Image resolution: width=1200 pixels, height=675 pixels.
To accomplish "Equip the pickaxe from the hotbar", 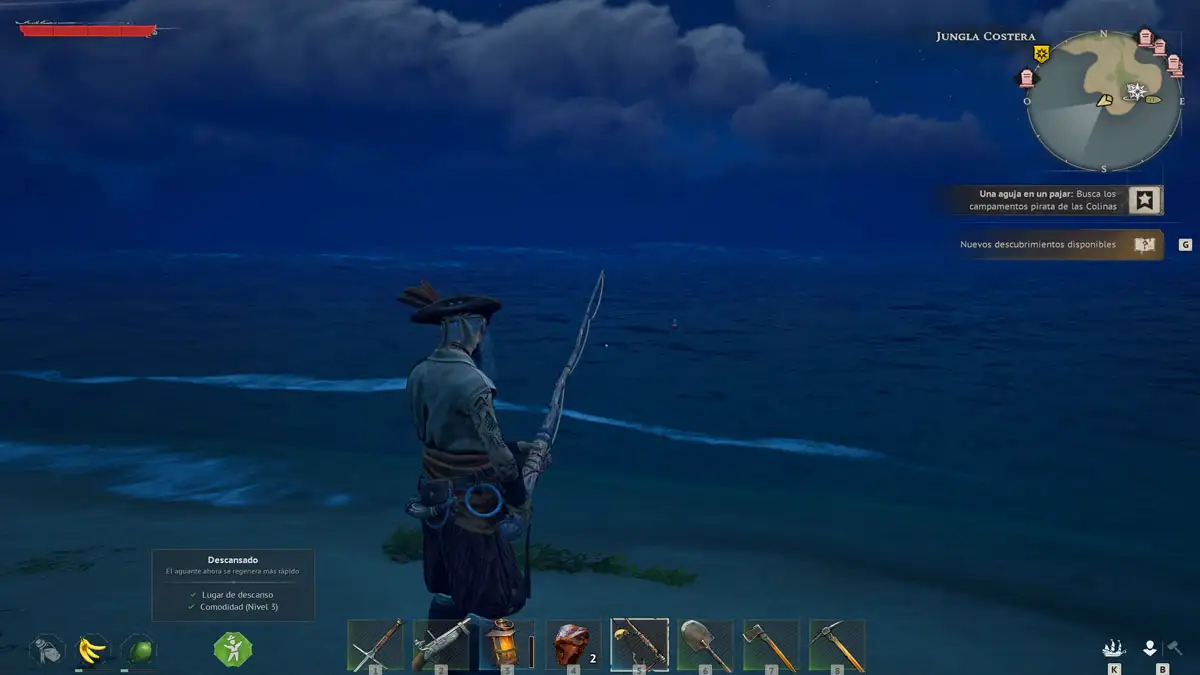I will pos(837,644).
